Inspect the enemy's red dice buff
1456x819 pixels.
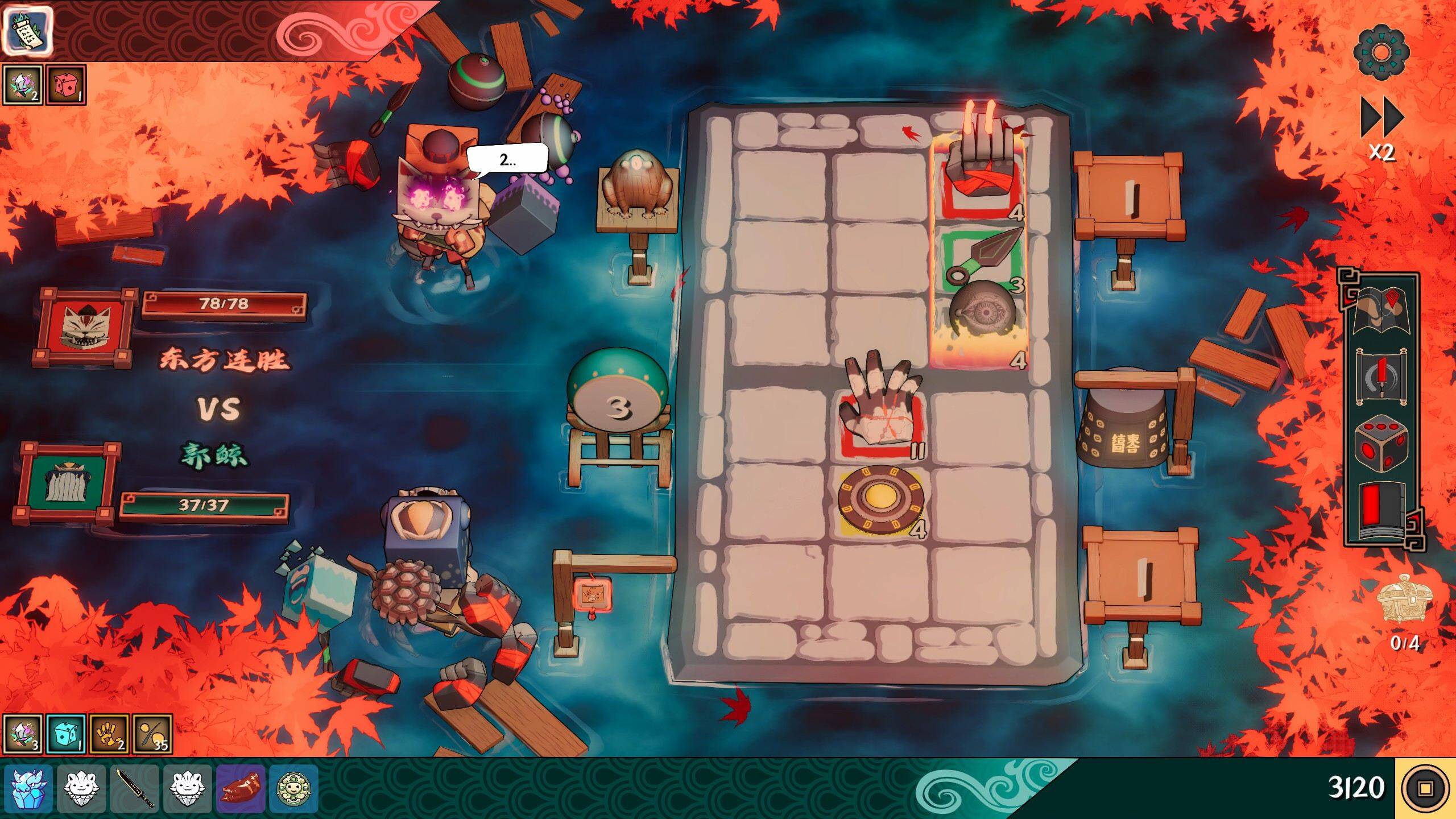pyautogui.click(x=65, y=85)
